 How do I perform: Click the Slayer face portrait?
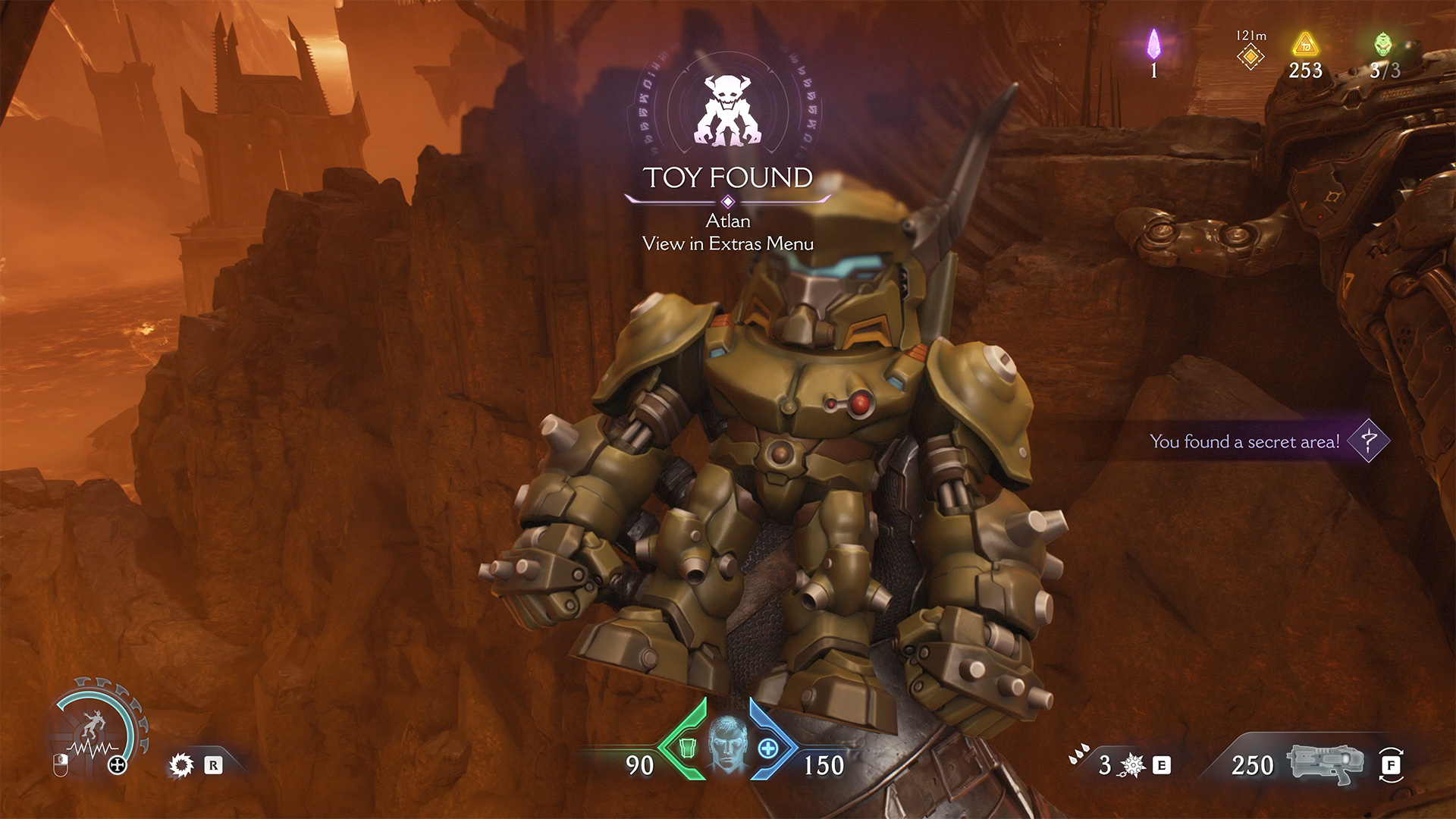click(727, 745)
